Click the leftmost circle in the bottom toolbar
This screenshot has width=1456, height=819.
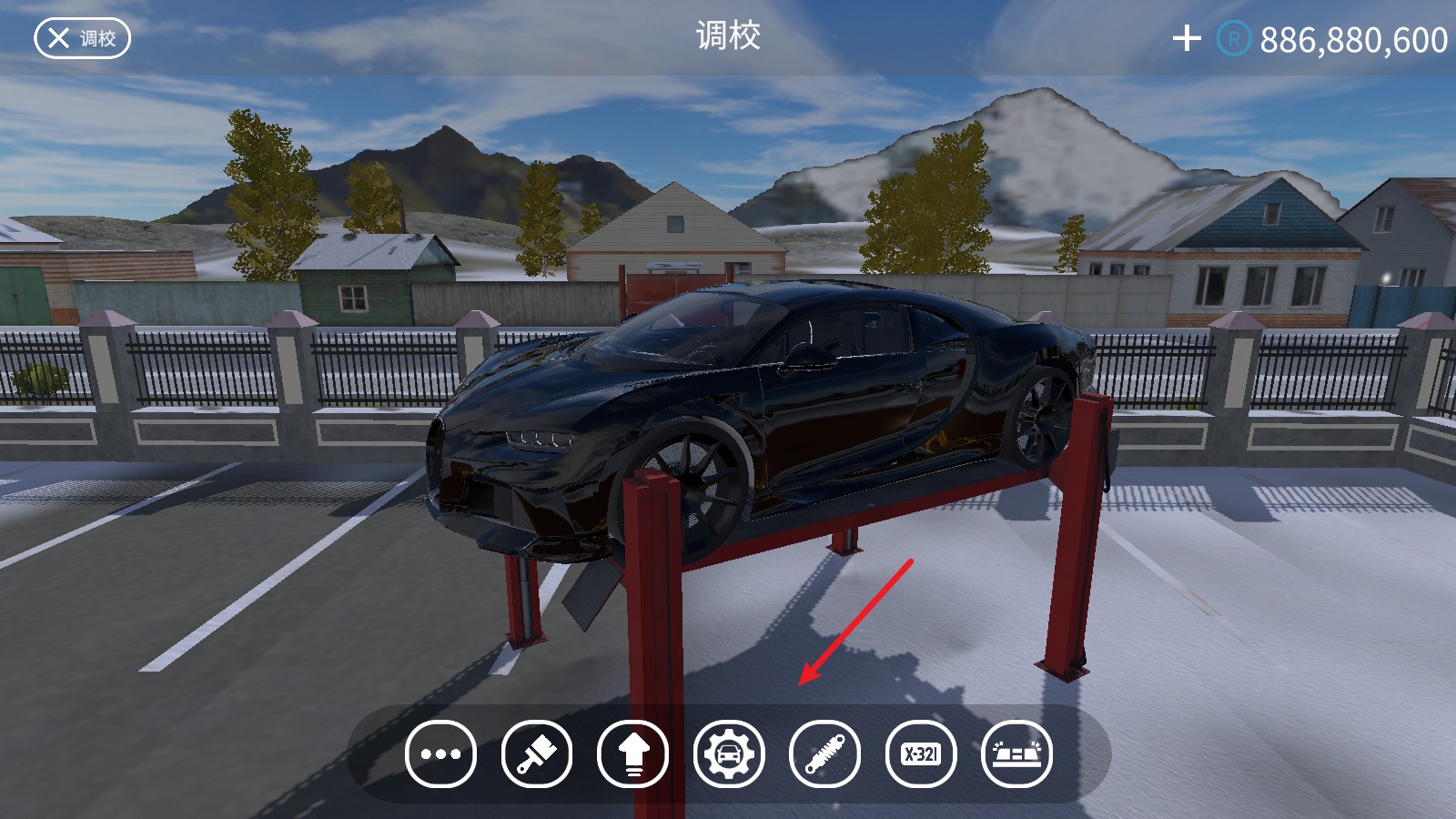click(441, 754)
